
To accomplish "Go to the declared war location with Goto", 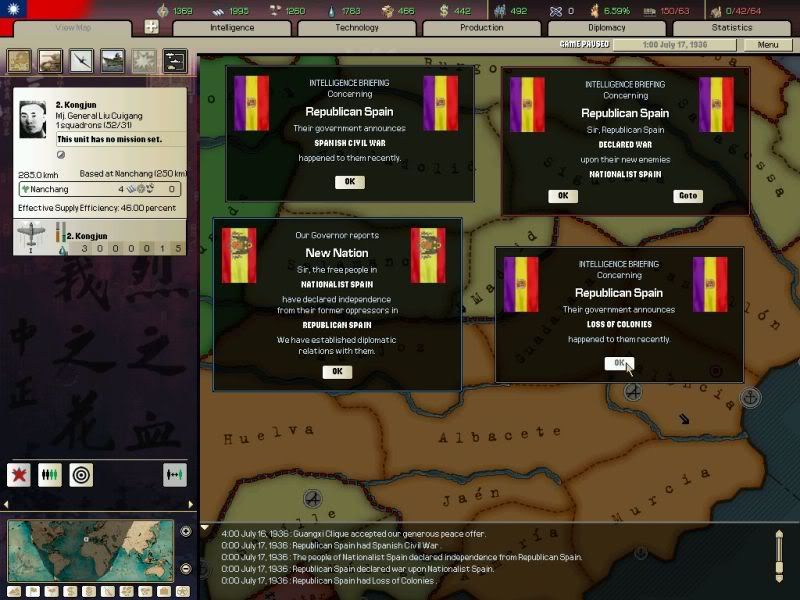I will (687, 196).
